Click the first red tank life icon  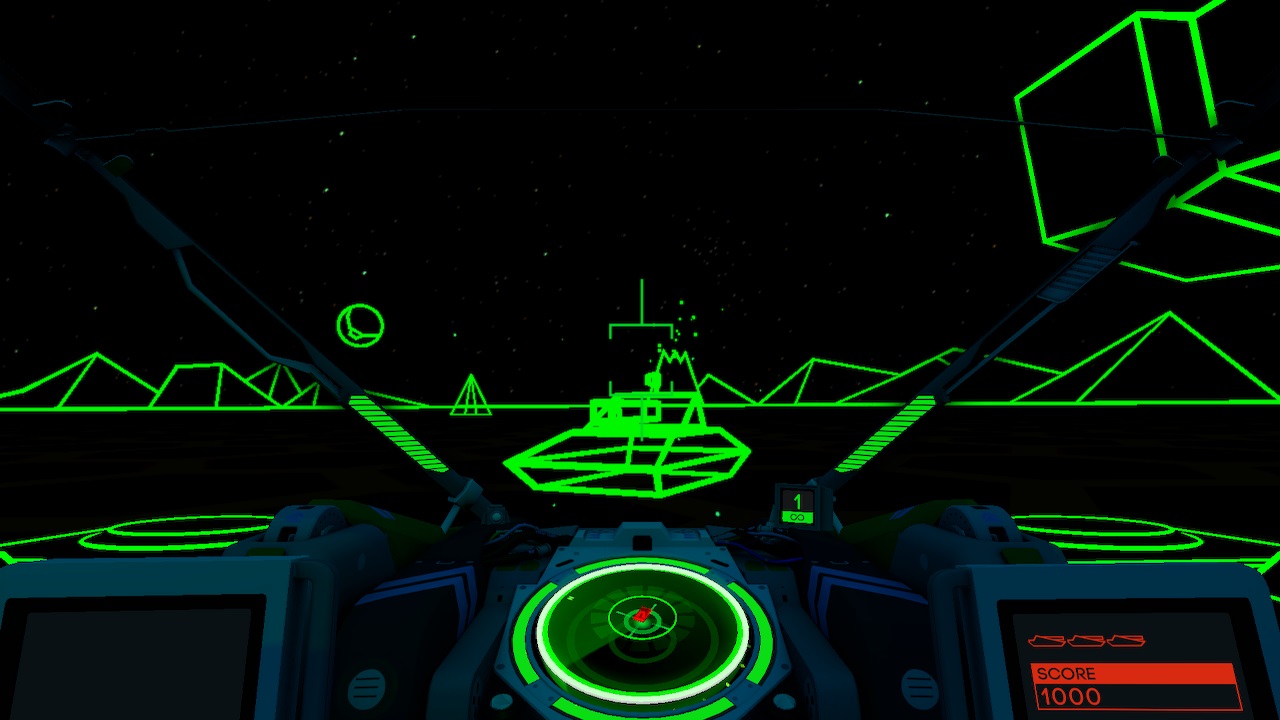(x=1046, y=640)
